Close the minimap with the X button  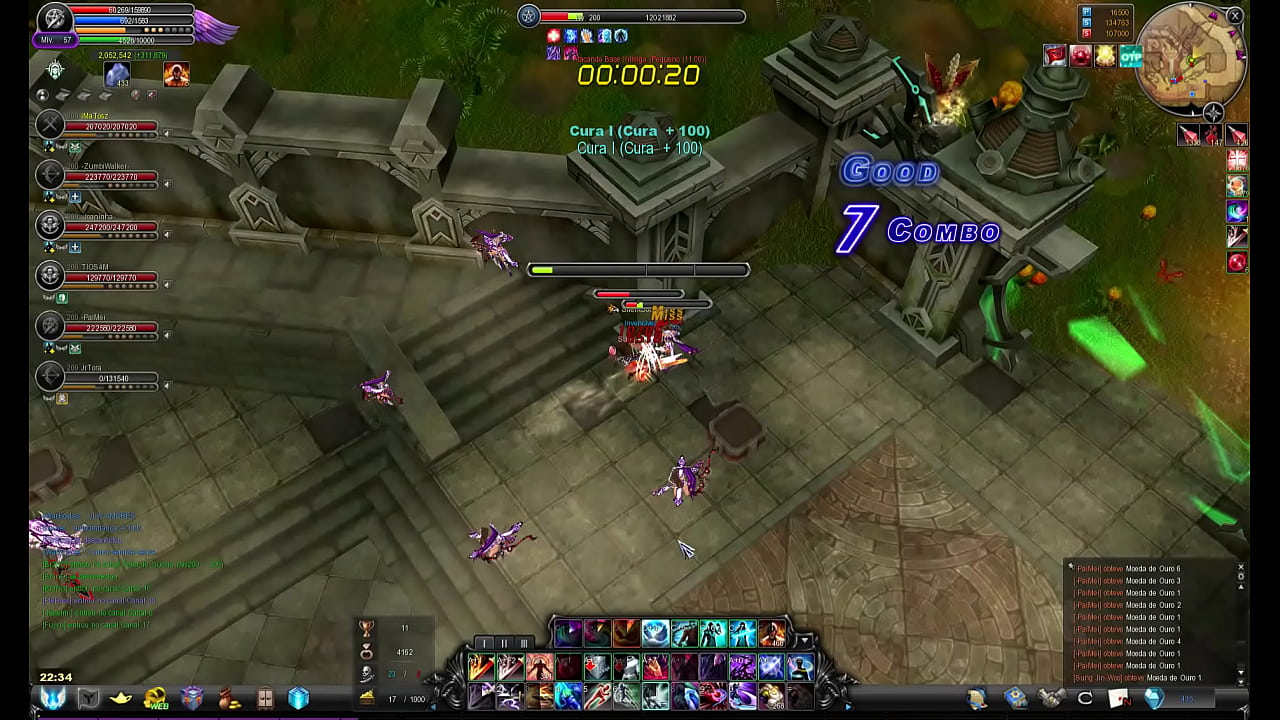coord(1235,16)
